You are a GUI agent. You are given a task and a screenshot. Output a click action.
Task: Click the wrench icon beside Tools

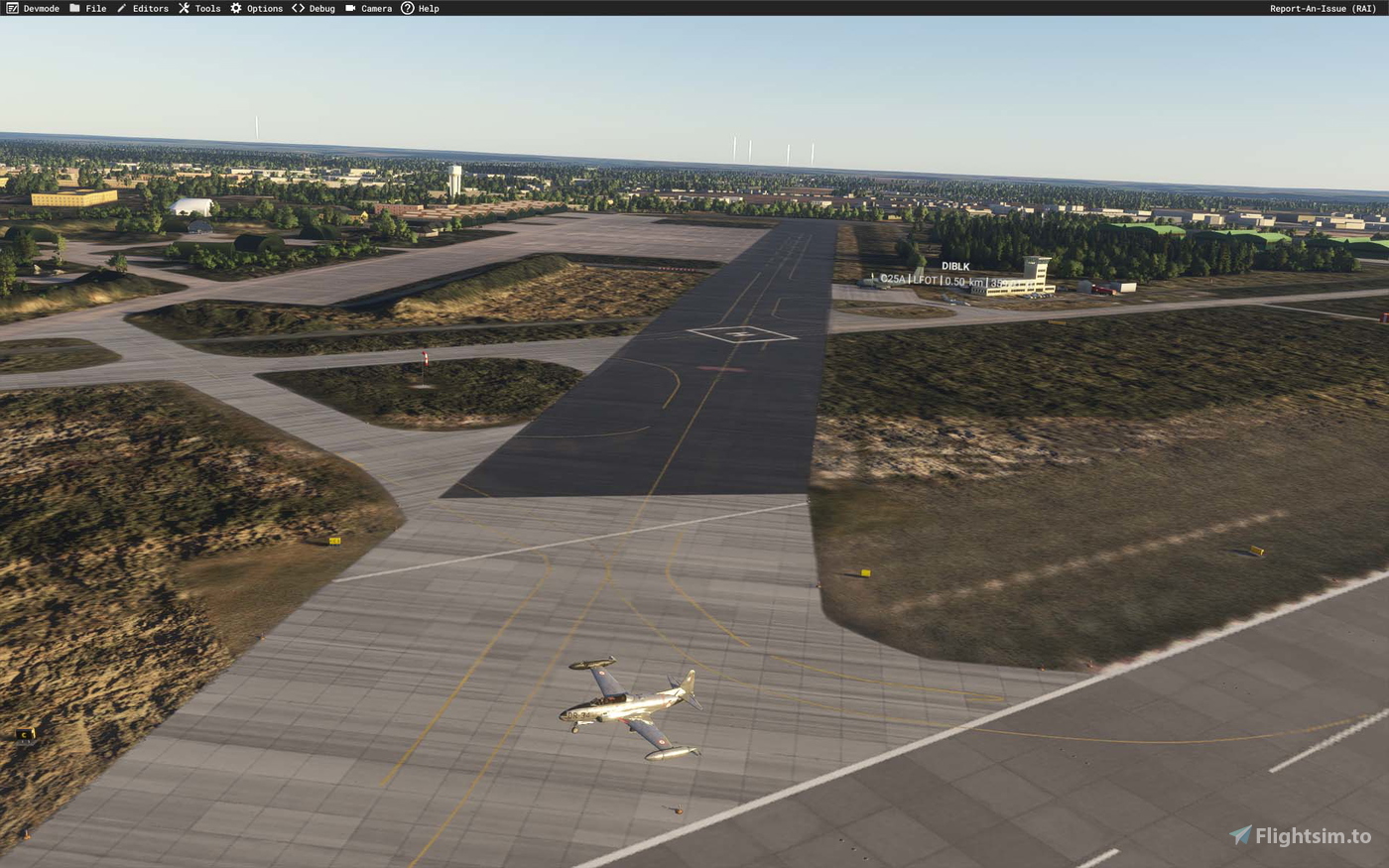(185, 8)
